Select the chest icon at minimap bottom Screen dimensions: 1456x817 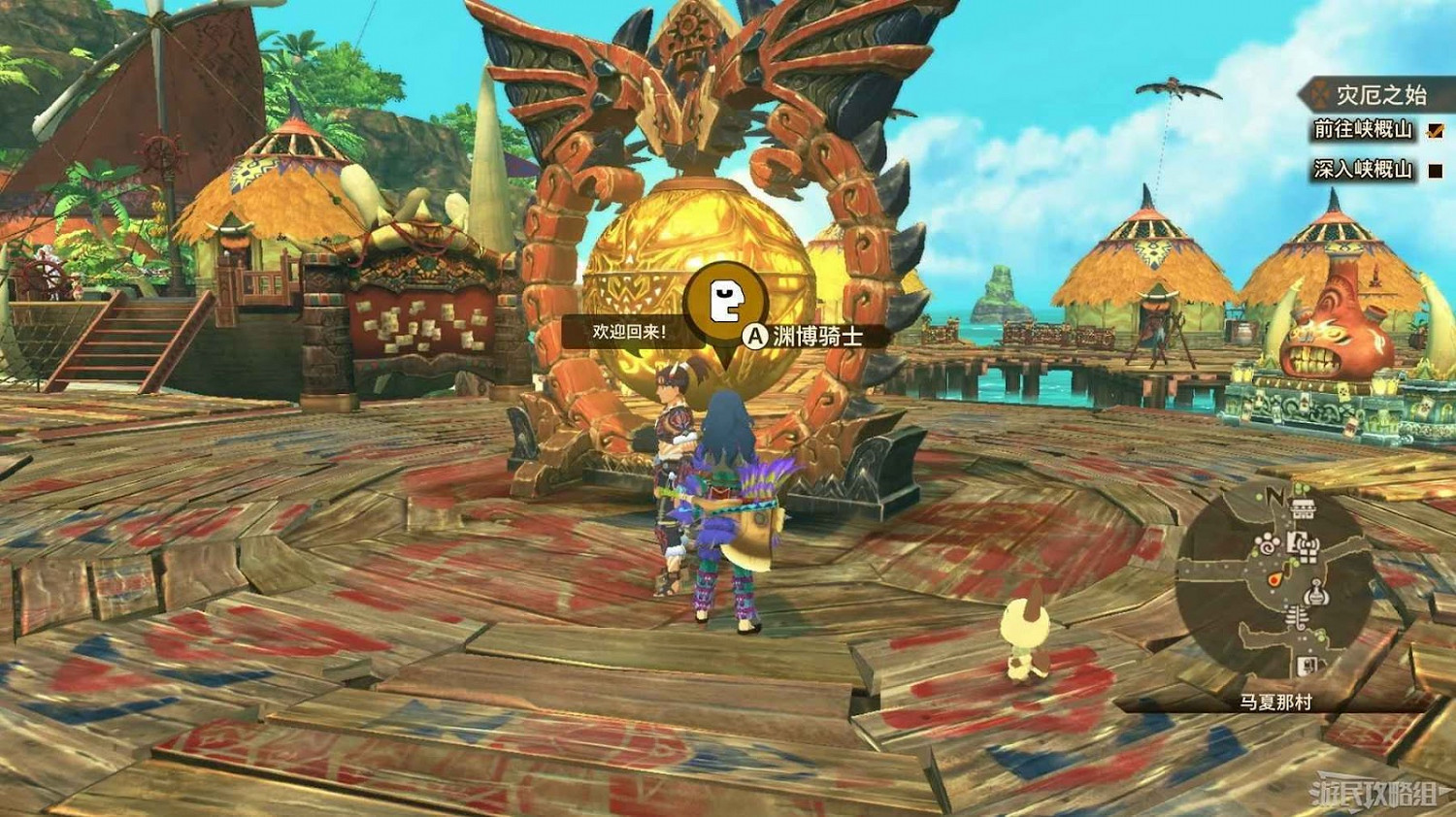[1307, 666]
